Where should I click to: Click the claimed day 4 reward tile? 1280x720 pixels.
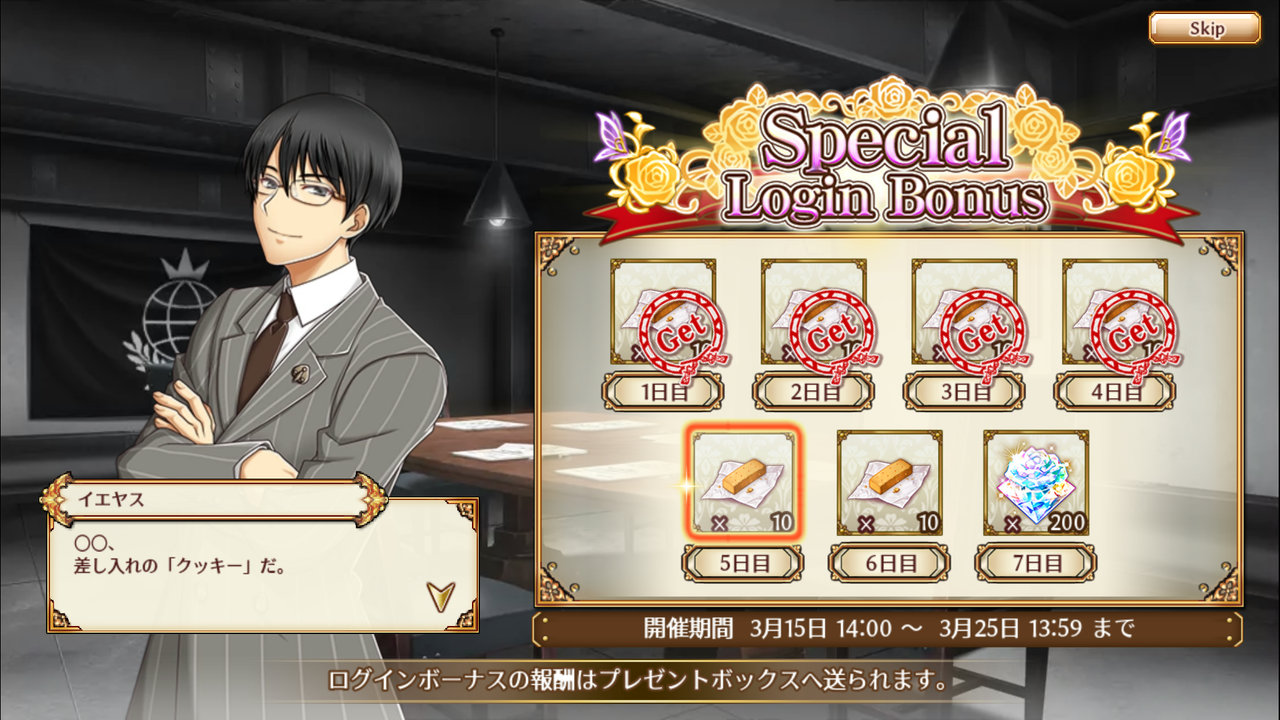tap(1114, 312)
